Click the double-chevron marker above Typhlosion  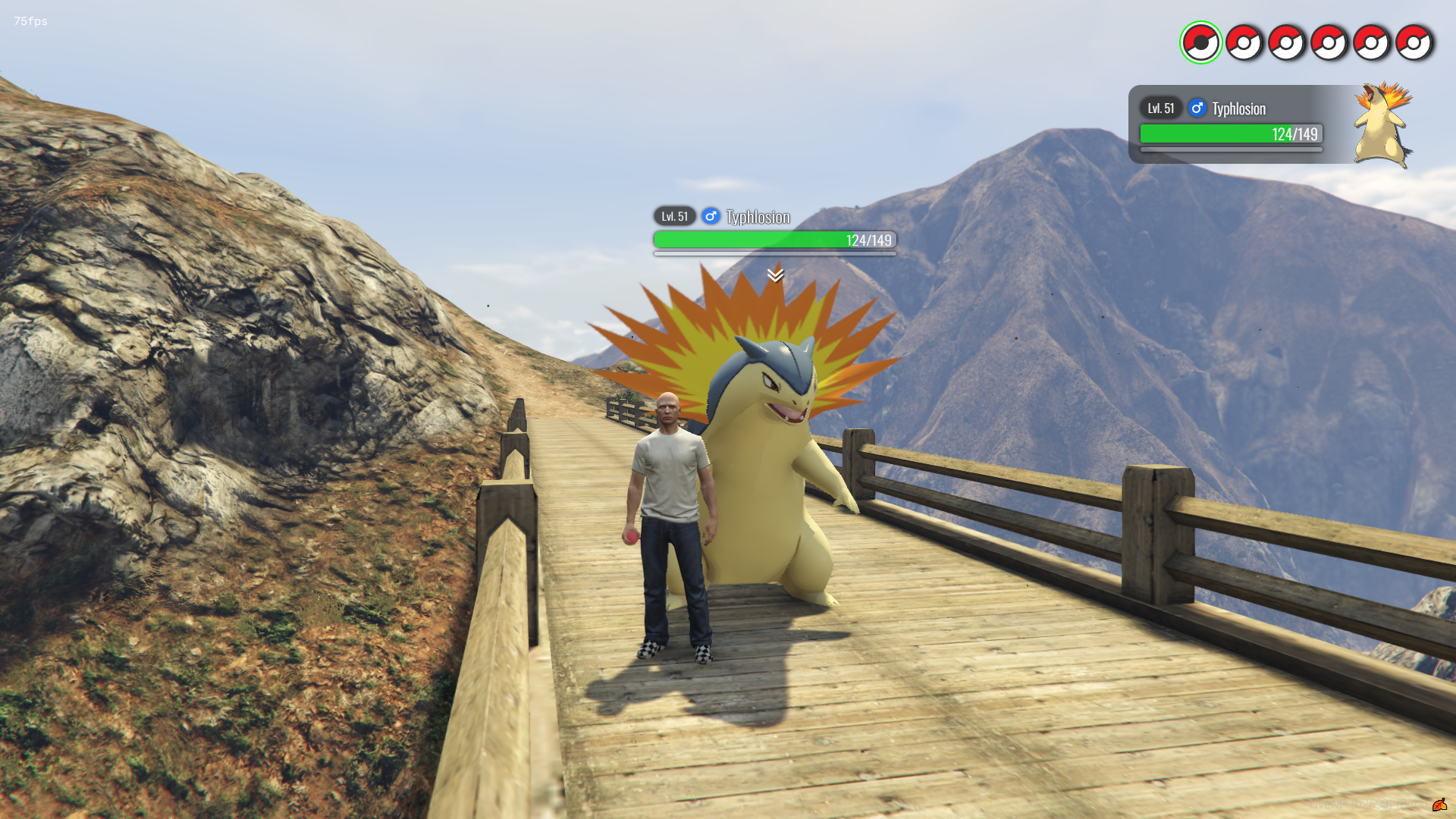[x=775, y=275]
